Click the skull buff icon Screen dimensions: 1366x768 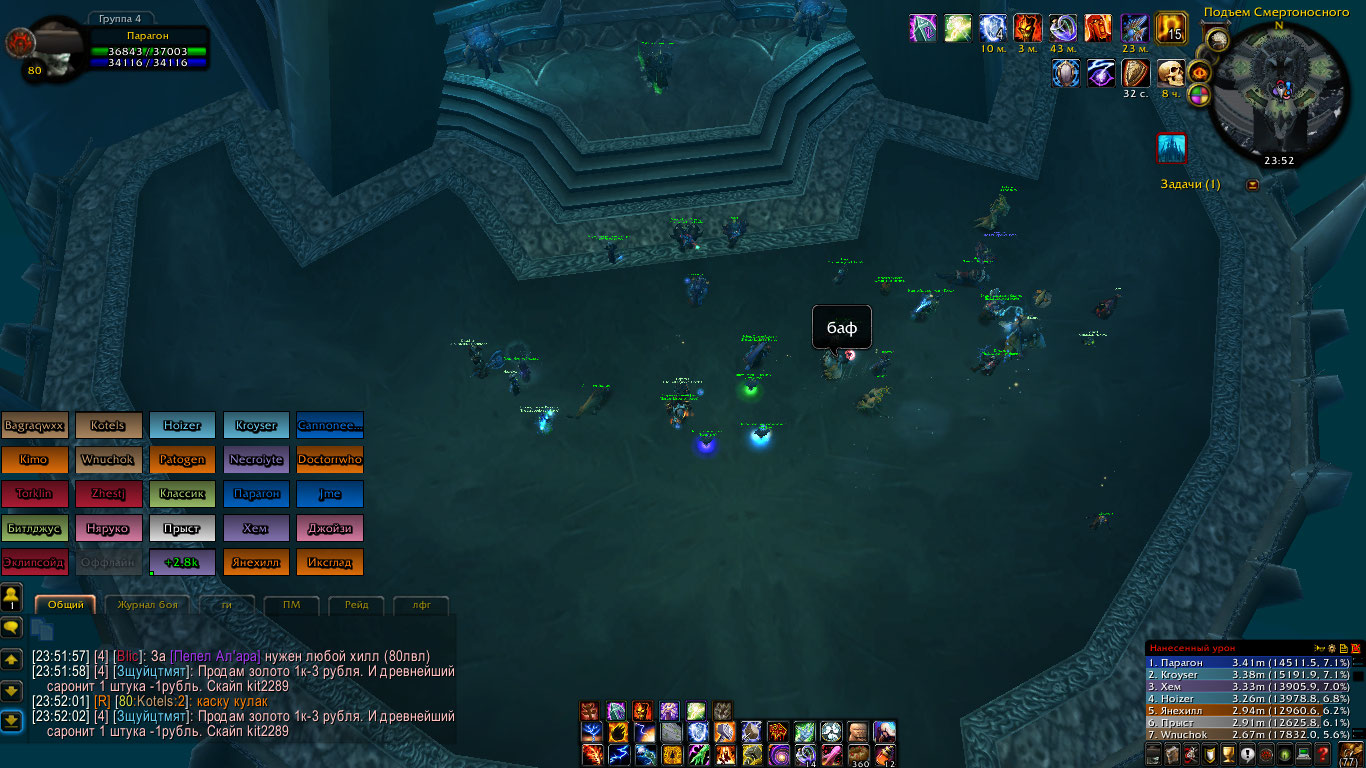pyautogui.click(x=1170, y=73)
